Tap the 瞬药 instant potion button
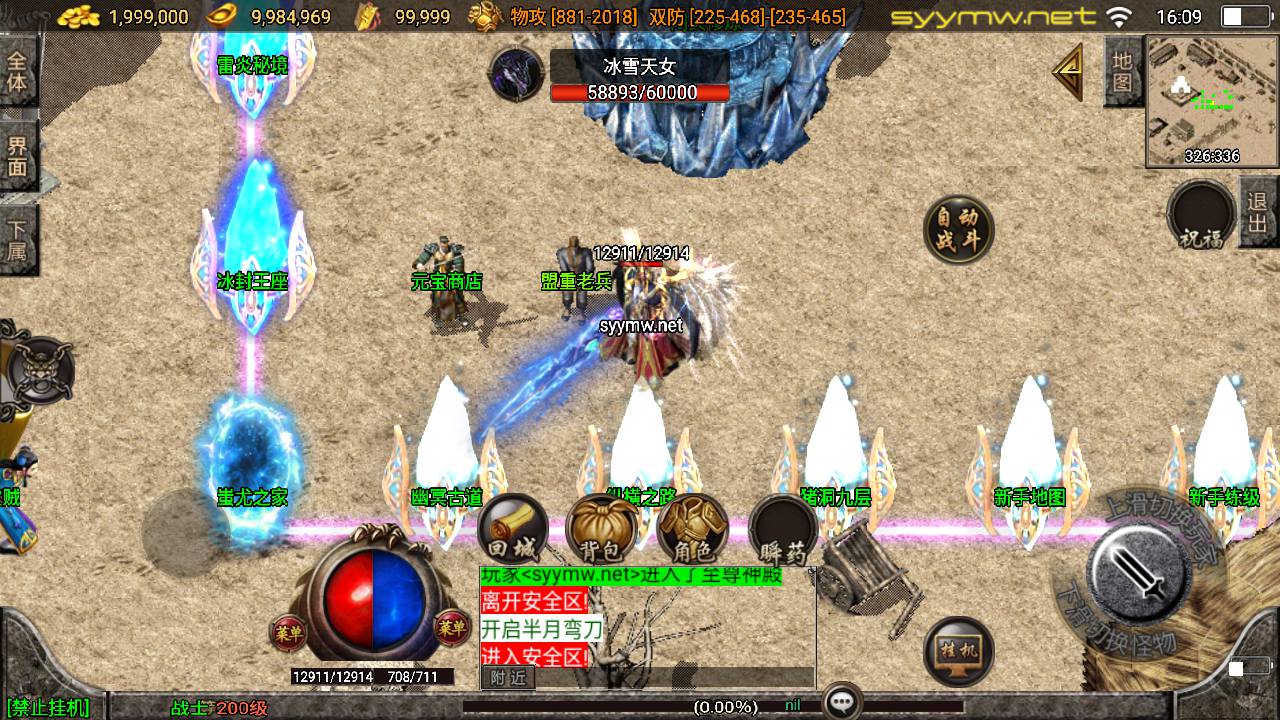 point(784,528)
